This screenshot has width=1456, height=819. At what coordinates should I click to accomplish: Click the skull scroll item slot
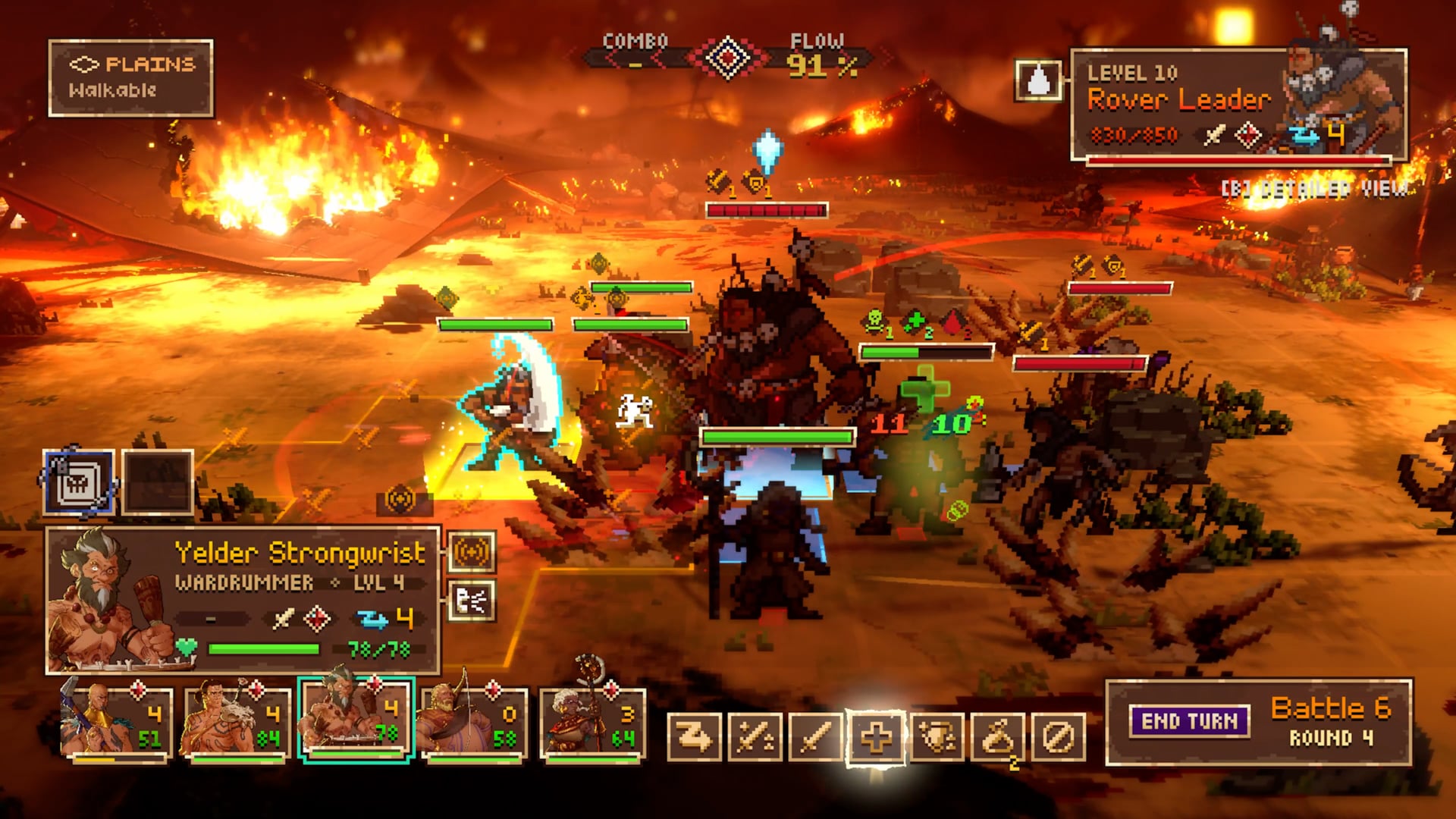click(x=79, y=483)
